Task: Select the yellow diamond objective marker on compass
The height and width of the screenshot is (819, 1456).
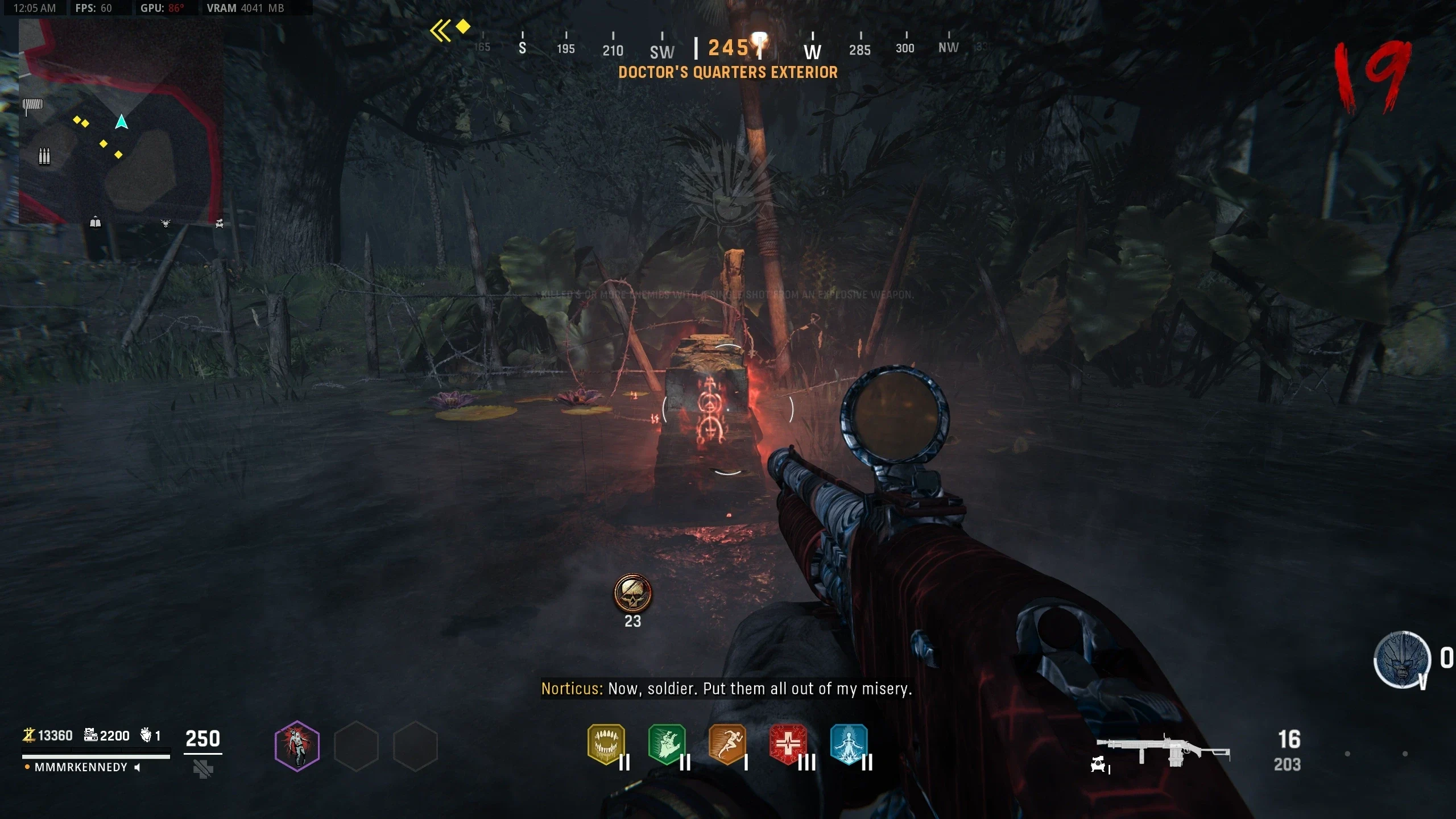Action: [x=463, y=26]
